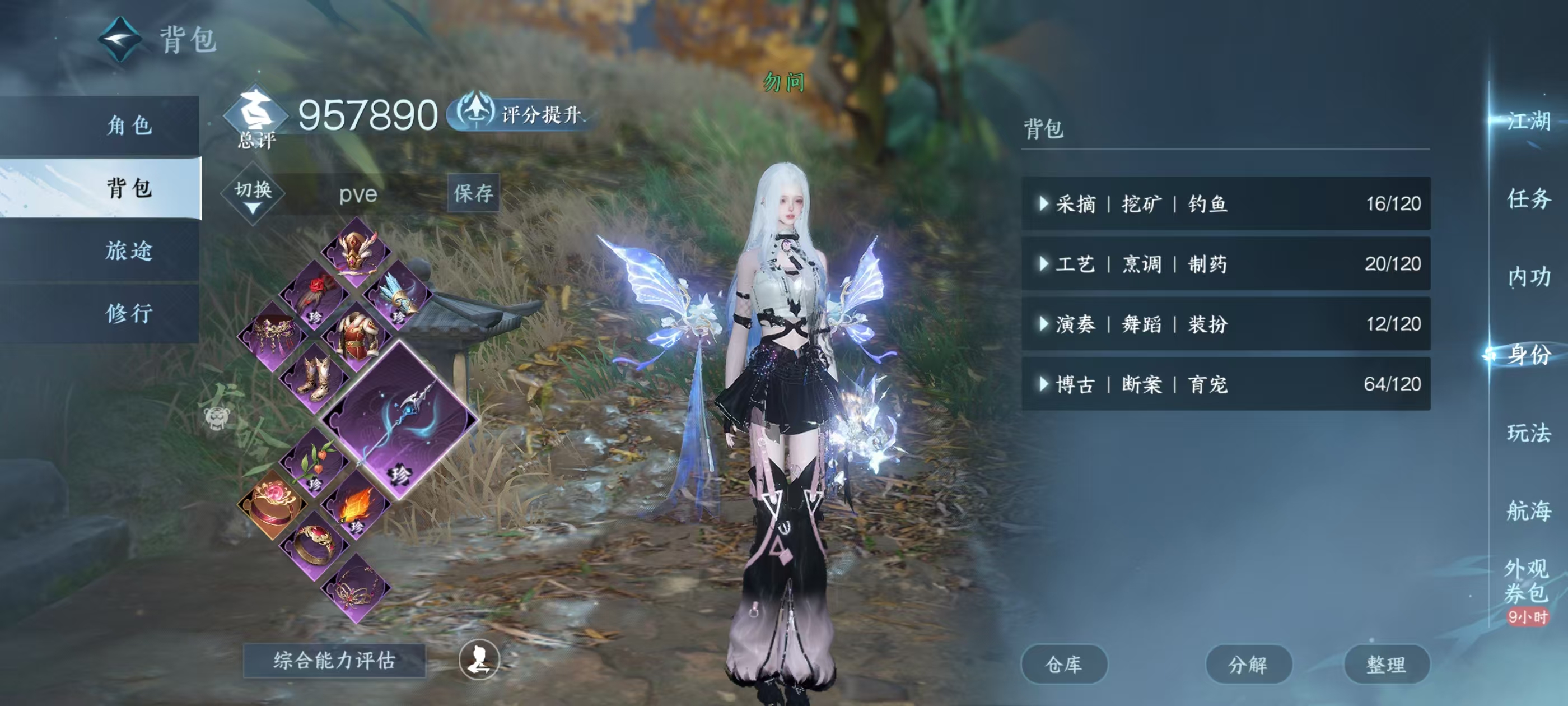Save the pve equipment set with 保存
This screenshot has width=1568, height=706.
pos(473,193)
